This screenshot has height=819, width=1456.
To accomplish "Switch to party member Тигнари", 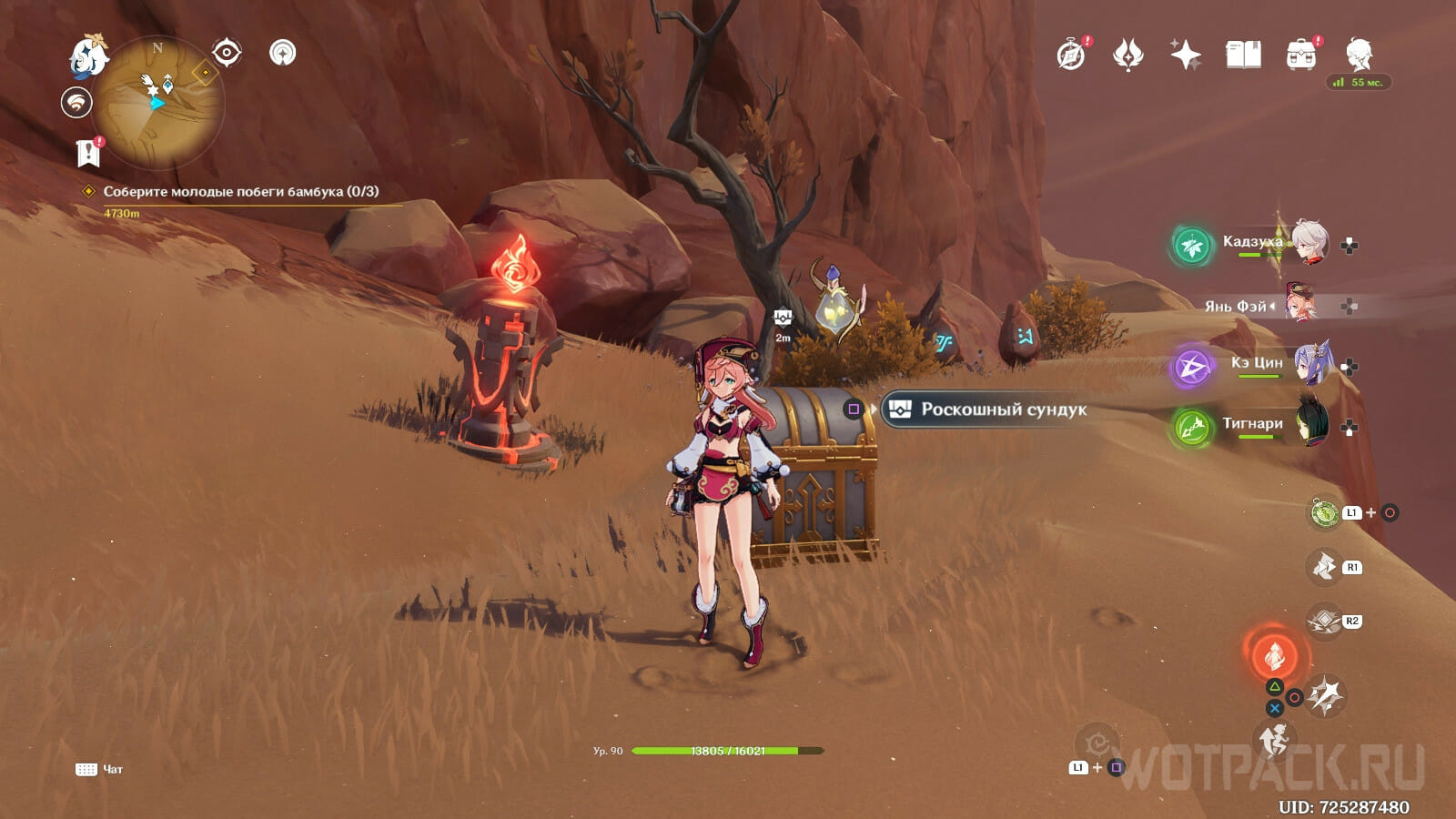I will point(1252,425).
